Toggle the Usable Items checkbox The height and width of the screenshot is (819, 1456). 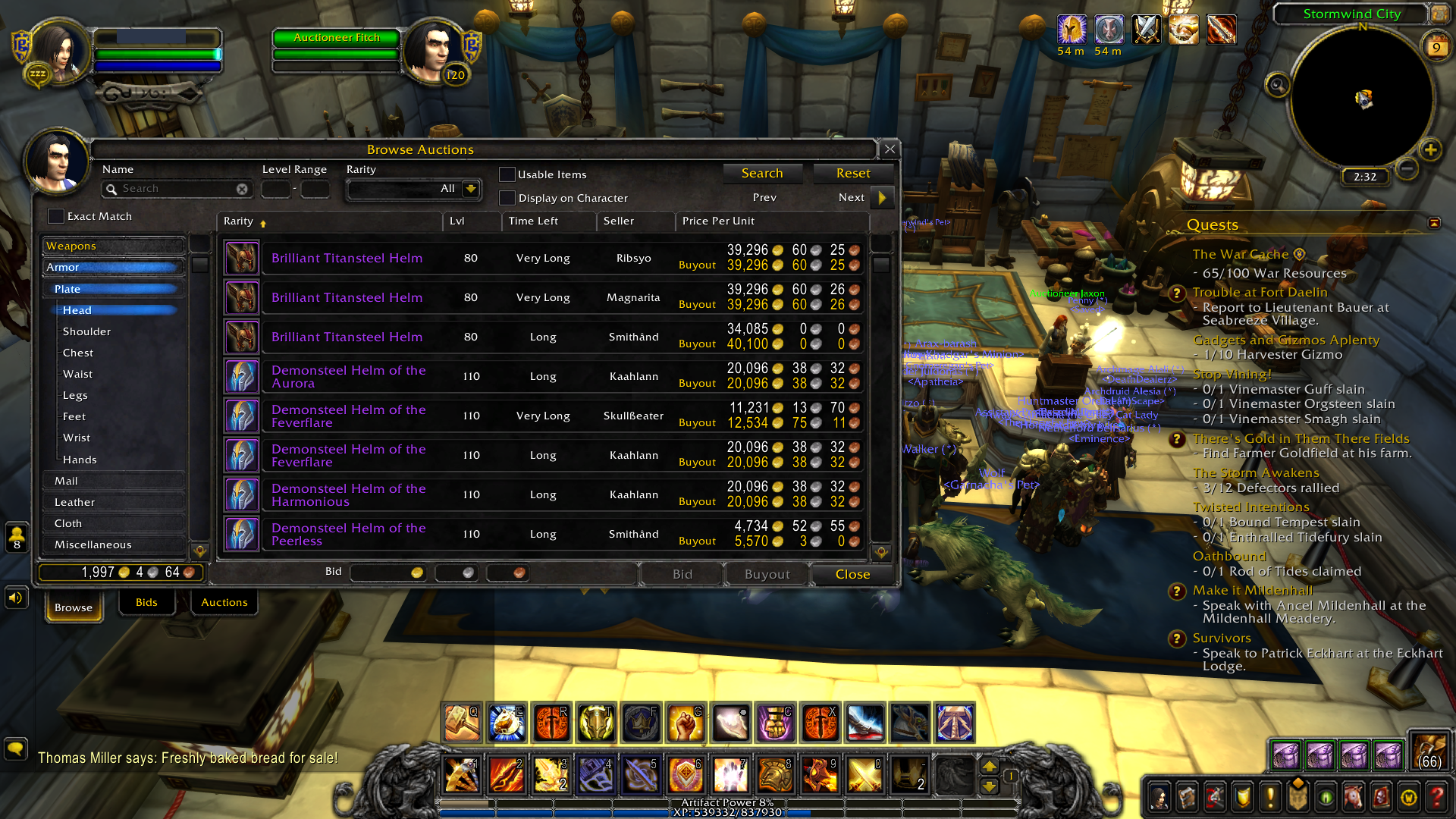click(507, 174)
